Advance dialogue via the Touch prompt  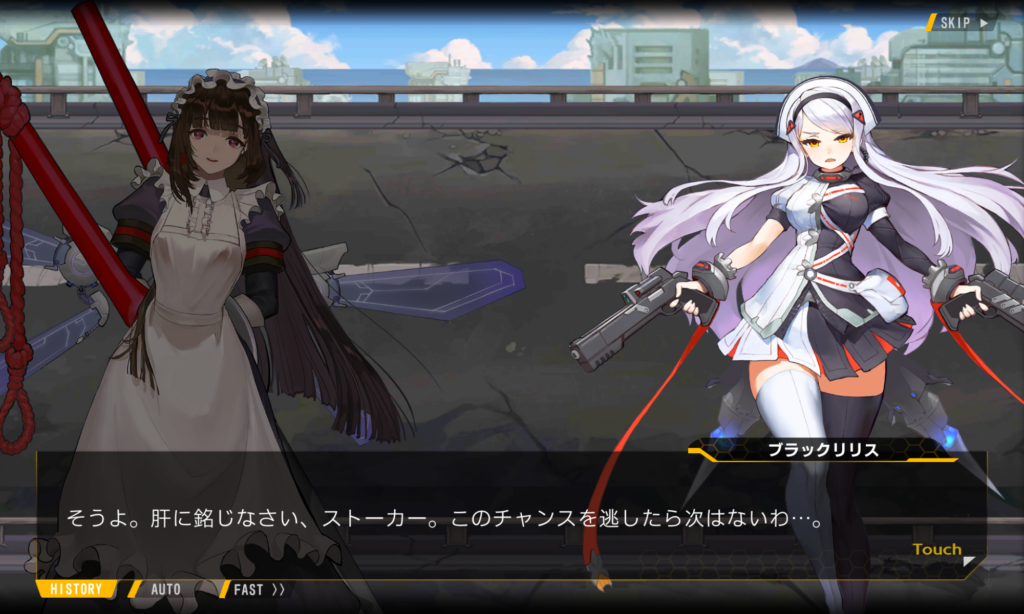pos(940,550)
